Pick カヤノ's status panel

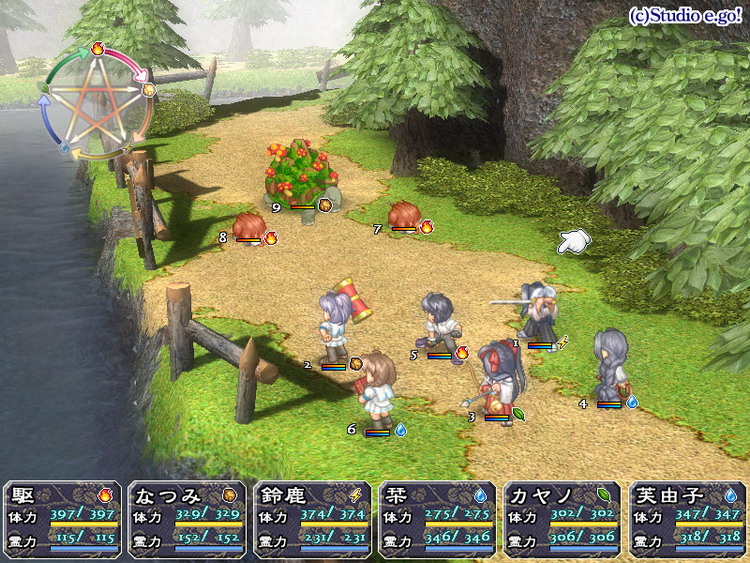pos(563,519)
